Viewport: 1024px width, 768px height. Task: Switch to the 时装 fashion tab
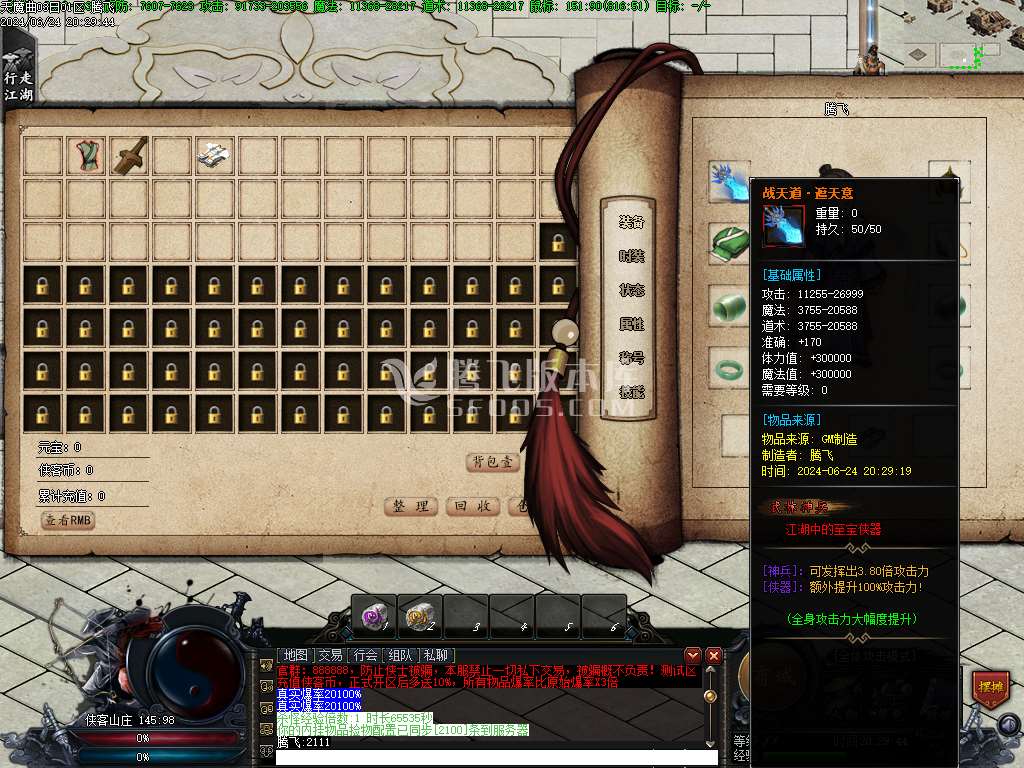click(x=631, y=256)
